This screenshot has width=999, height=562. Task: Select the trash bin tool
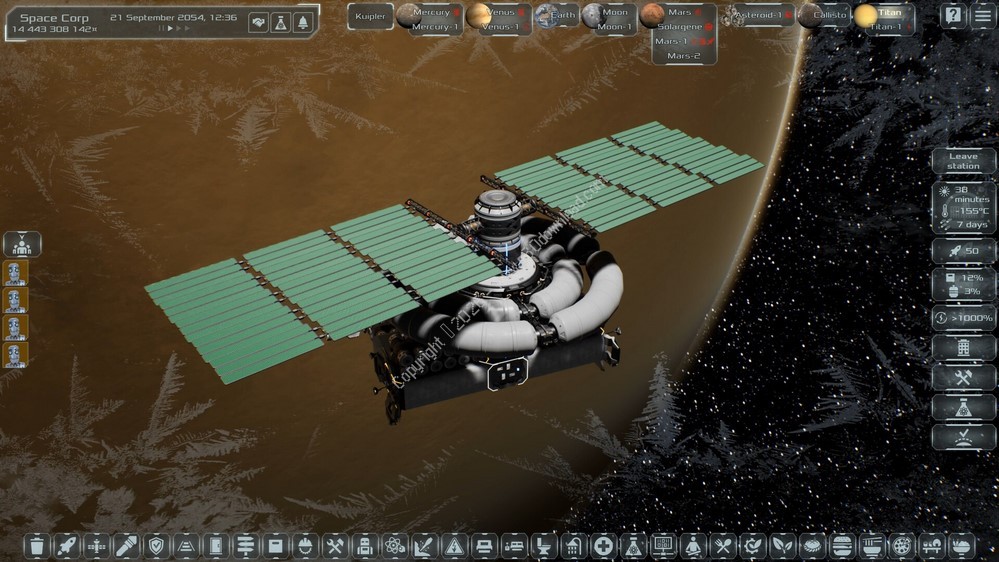pos(37,546)
